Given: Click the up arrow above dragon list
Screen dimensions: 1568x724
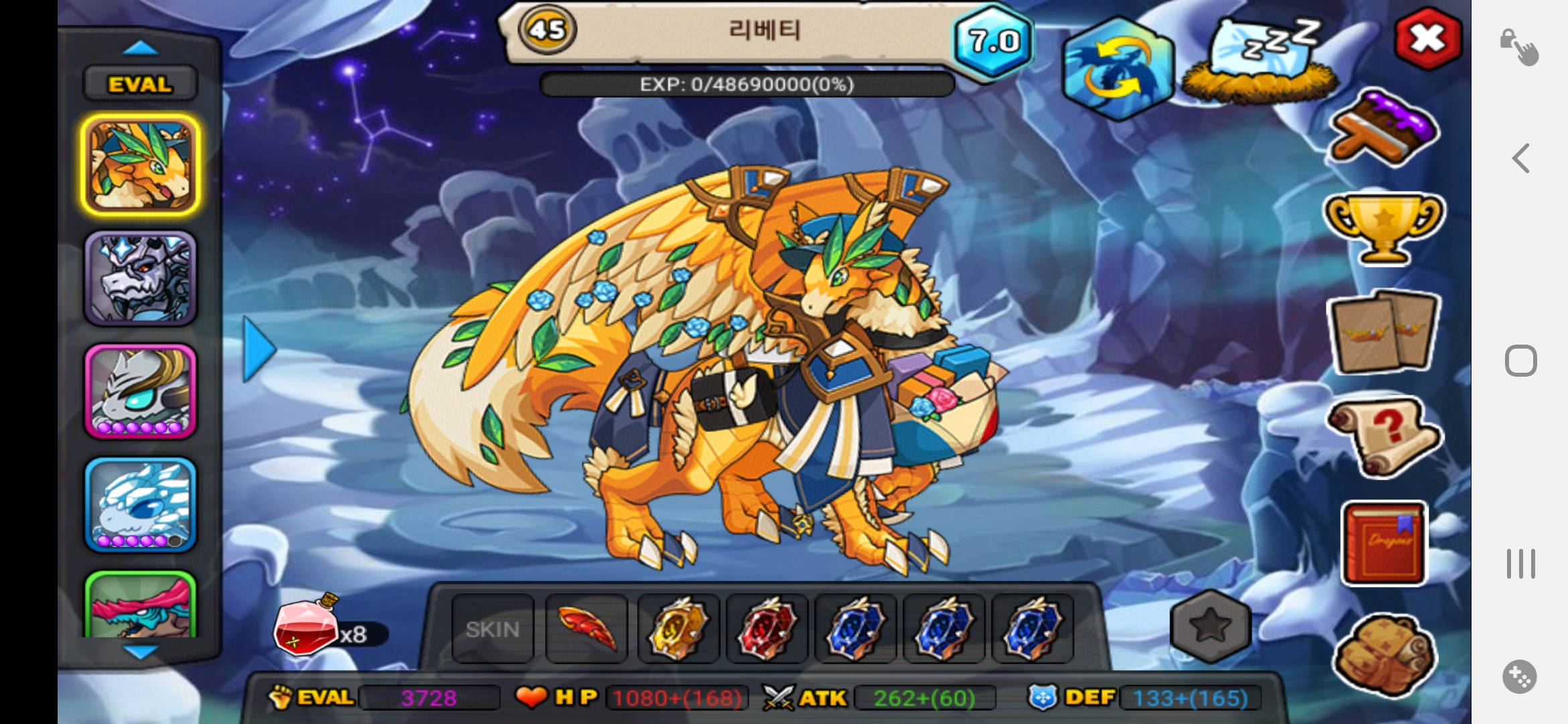Looking at the screenshot, I should [x=141, y=48].
